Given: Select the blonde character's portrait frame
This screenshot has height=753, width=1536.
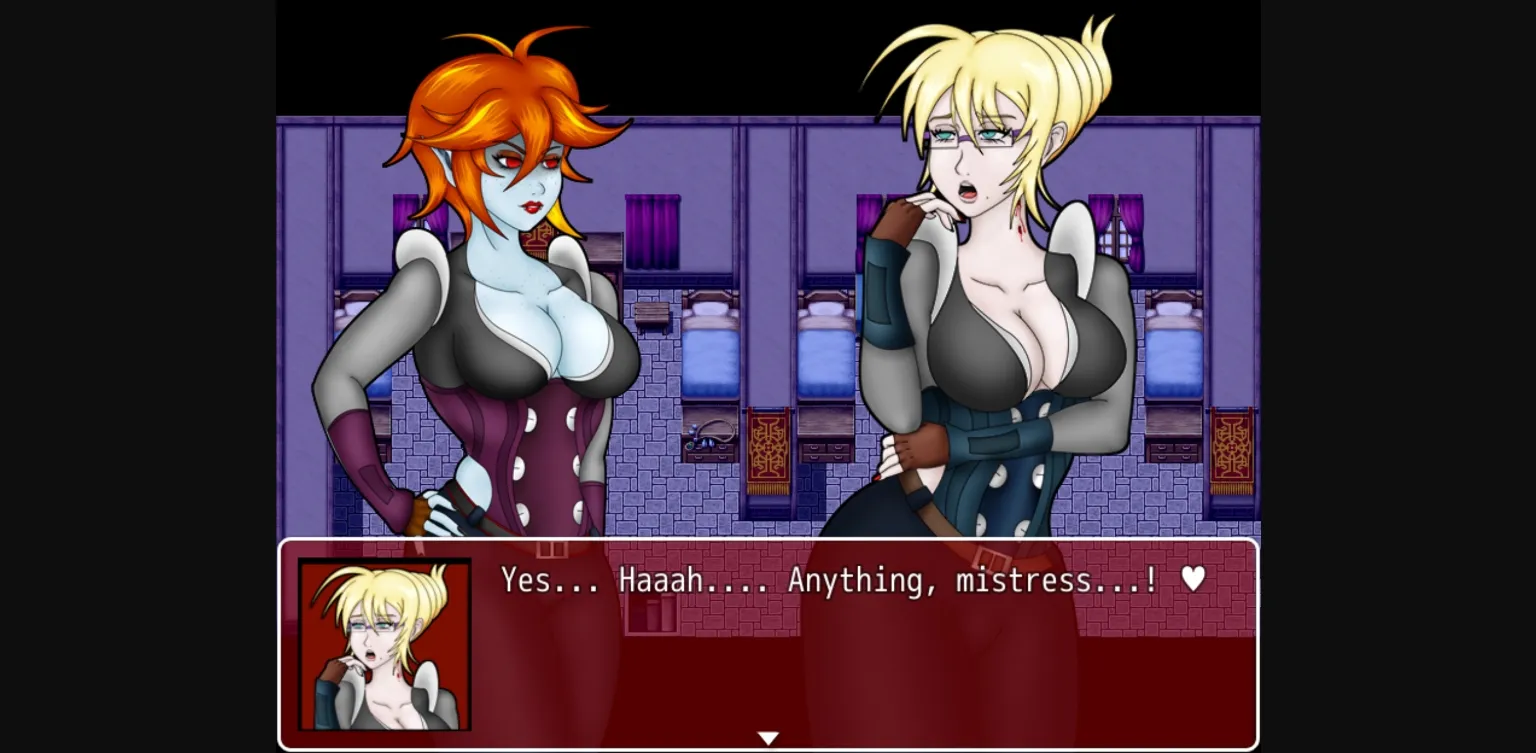Looking at the screenshot, I should [385, 643].
